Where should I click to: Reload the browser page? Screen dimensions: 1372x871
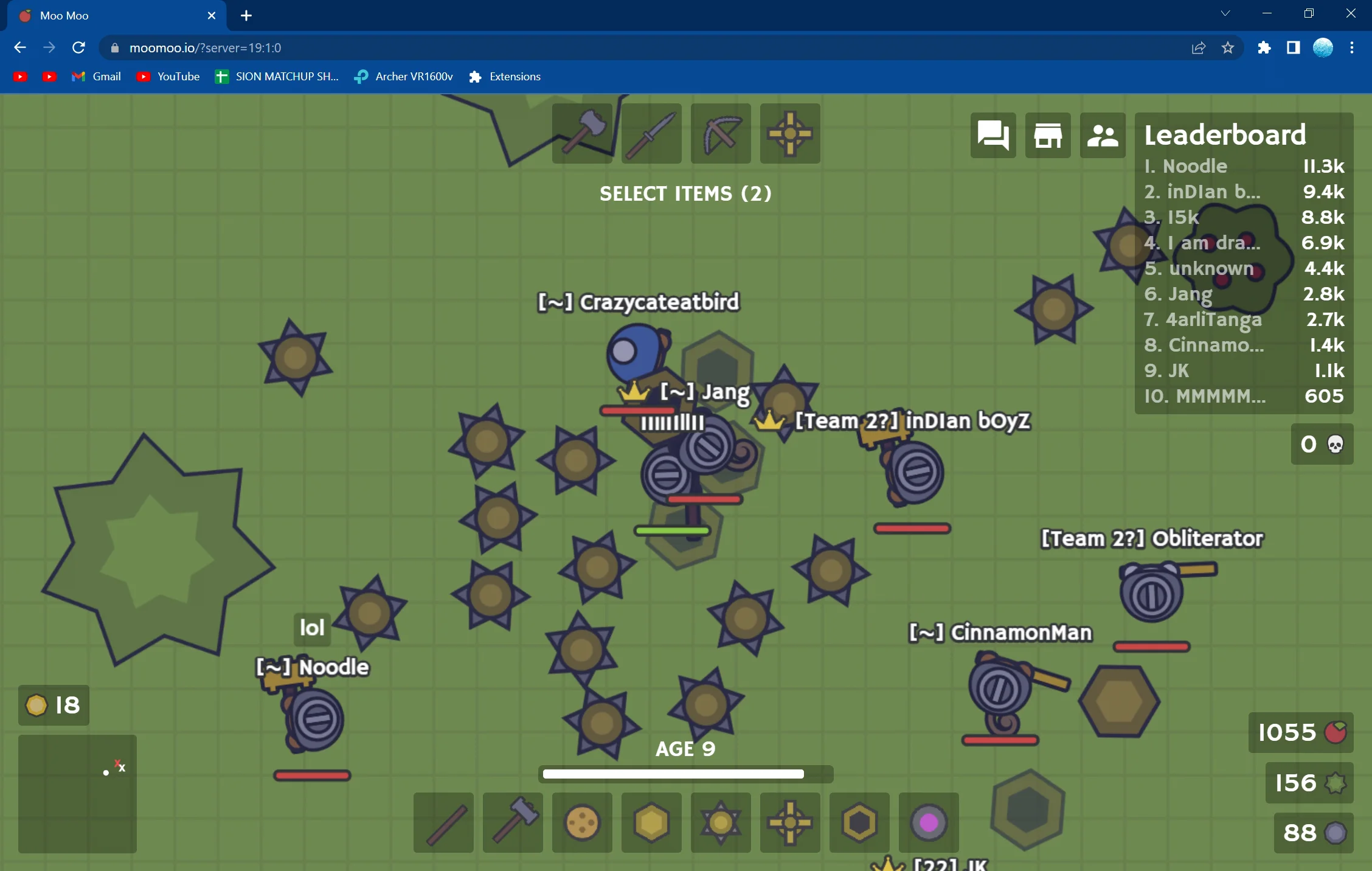pyautogui.click(x=78, y=47)
